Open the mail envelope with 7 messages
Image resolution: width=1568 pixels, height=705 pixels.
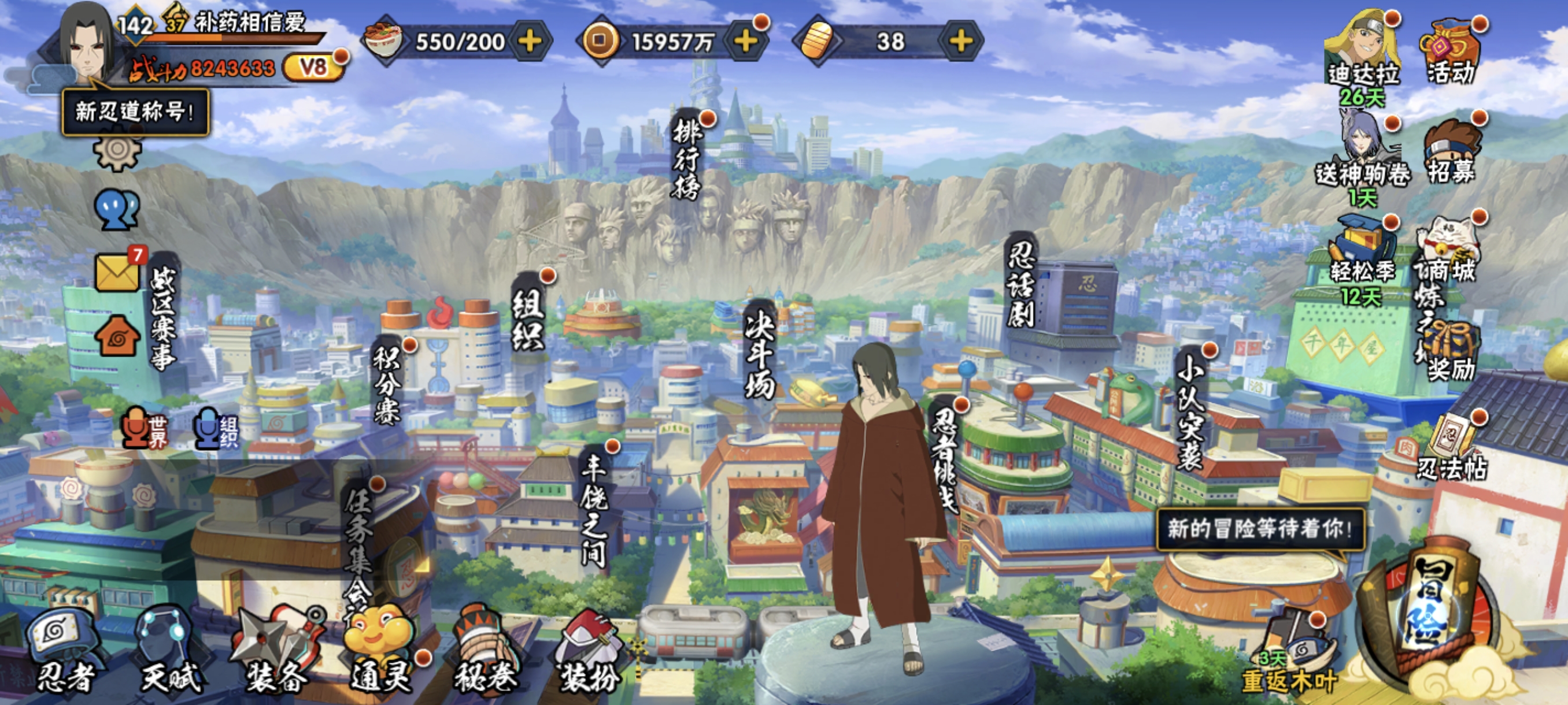pyautogui.click(x=117, y=272)
